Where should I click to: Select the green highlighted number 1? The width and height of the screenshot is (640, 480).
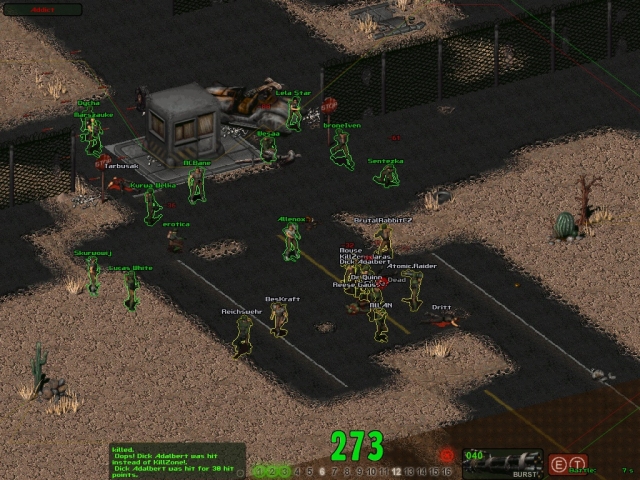(x=260, y=470)
